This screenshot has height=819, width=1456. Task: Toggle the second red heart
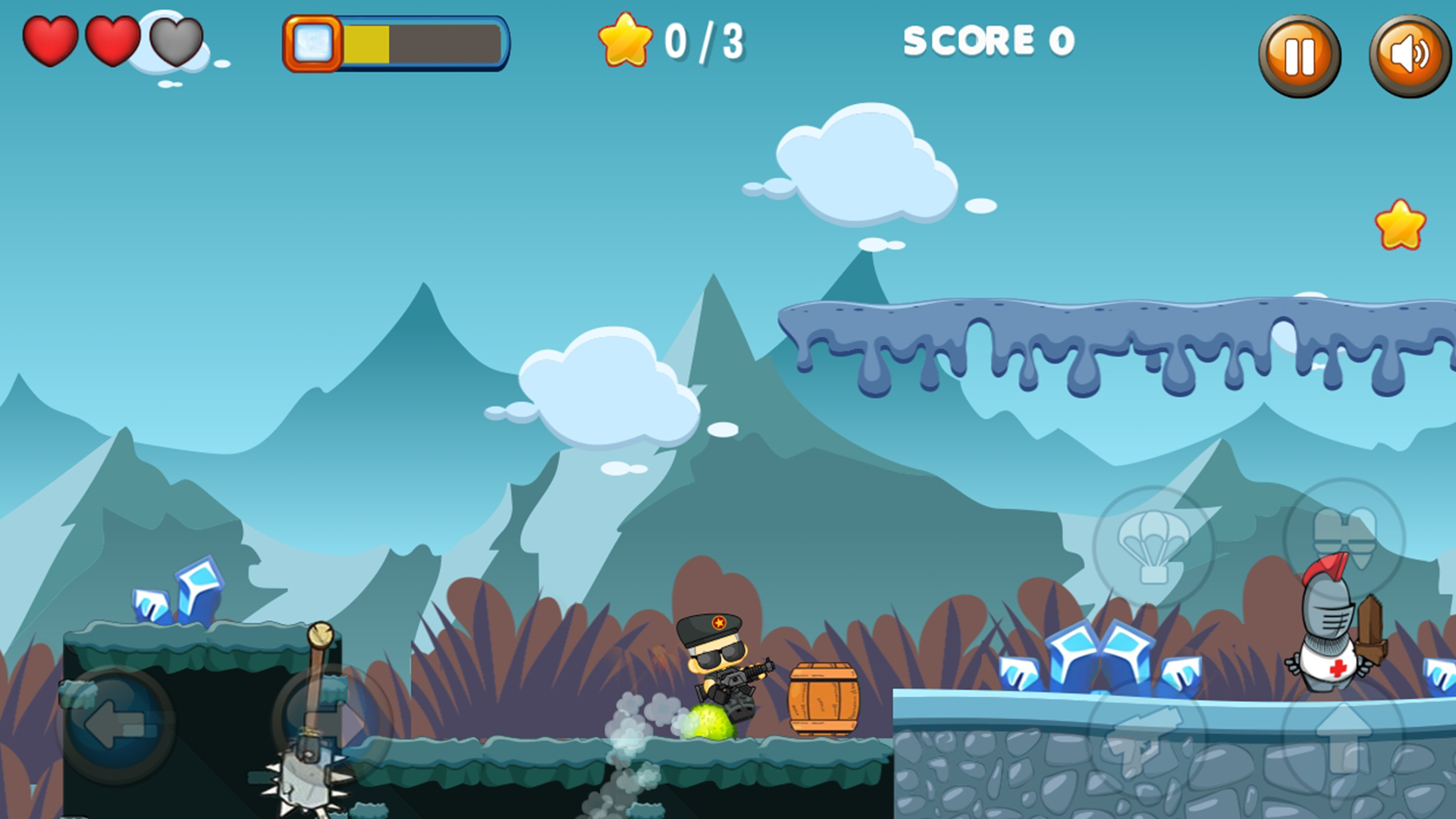tap(112, 42)
